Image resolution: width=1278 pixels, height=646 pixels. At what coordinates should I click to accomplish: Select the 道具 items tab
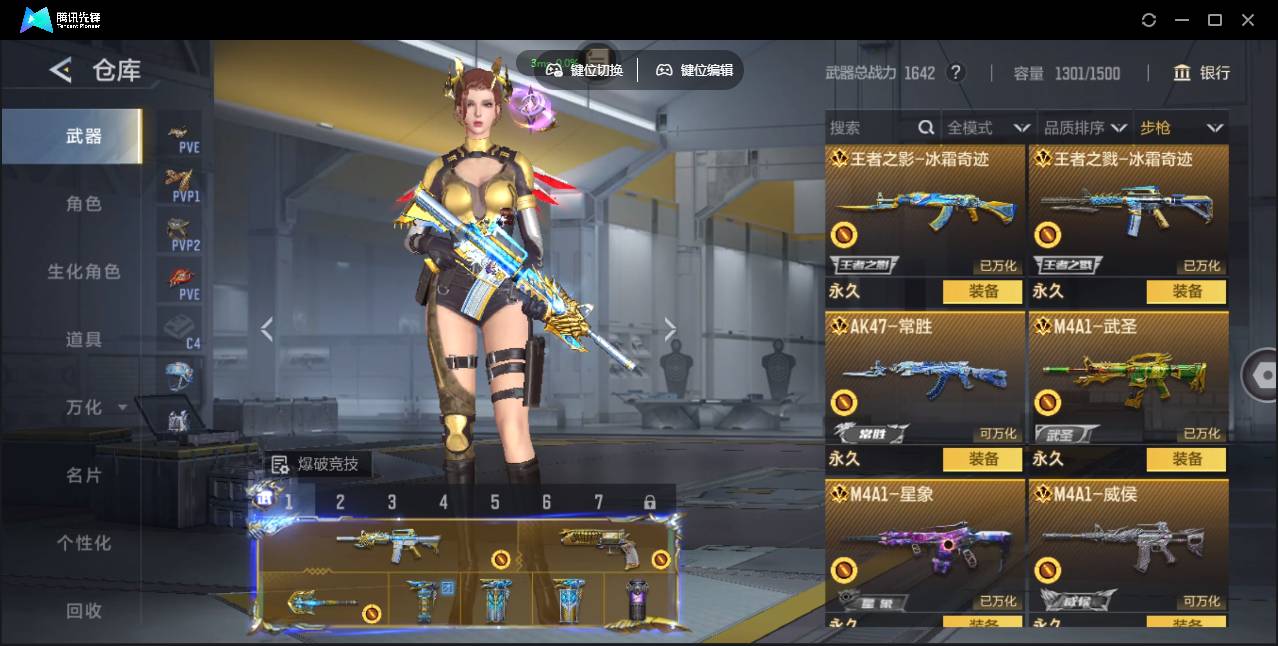pos(84,340)
